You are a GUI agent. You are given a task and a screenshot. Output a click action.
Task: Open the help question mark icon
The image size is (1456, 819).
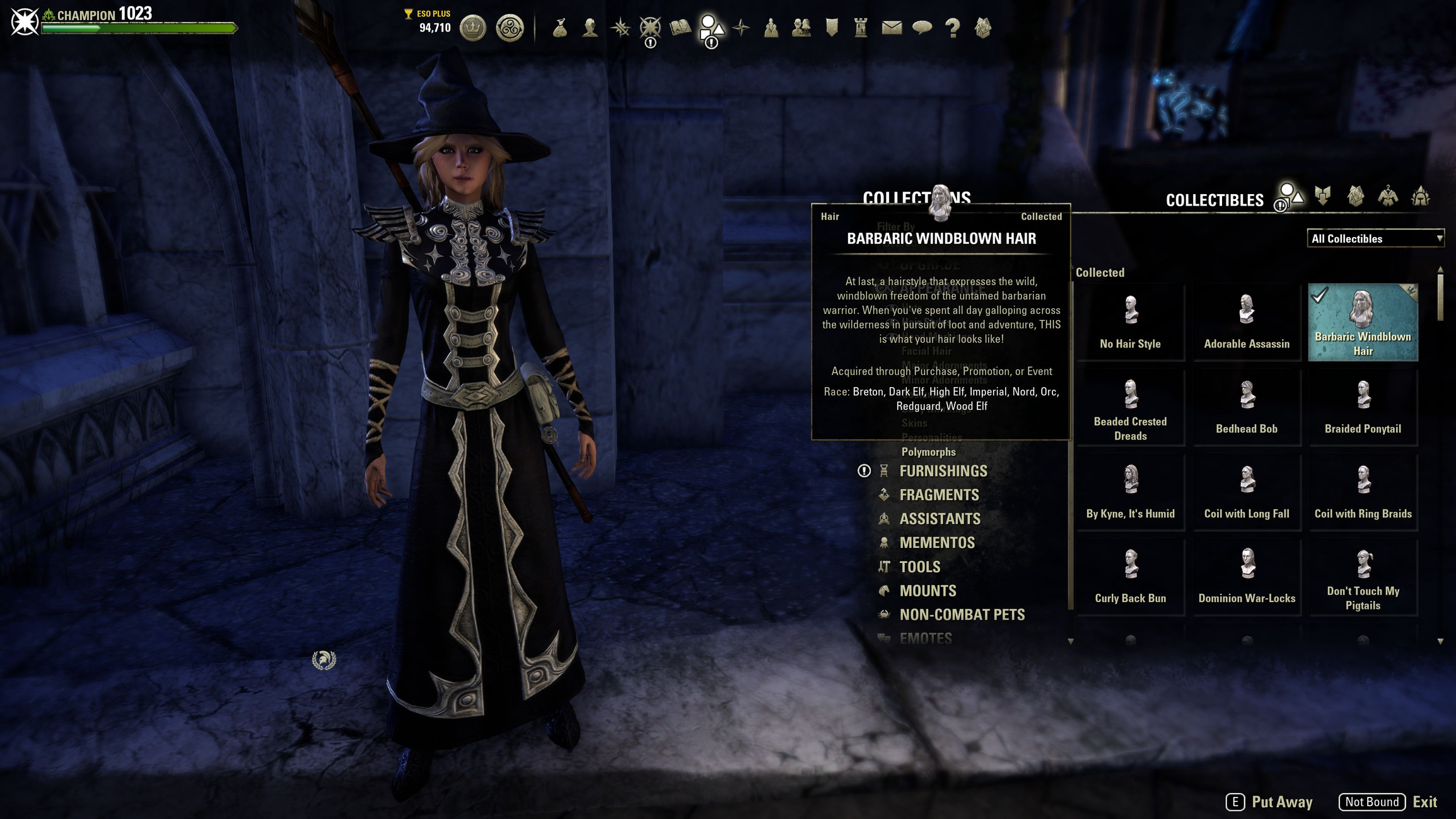coord(952,28)
